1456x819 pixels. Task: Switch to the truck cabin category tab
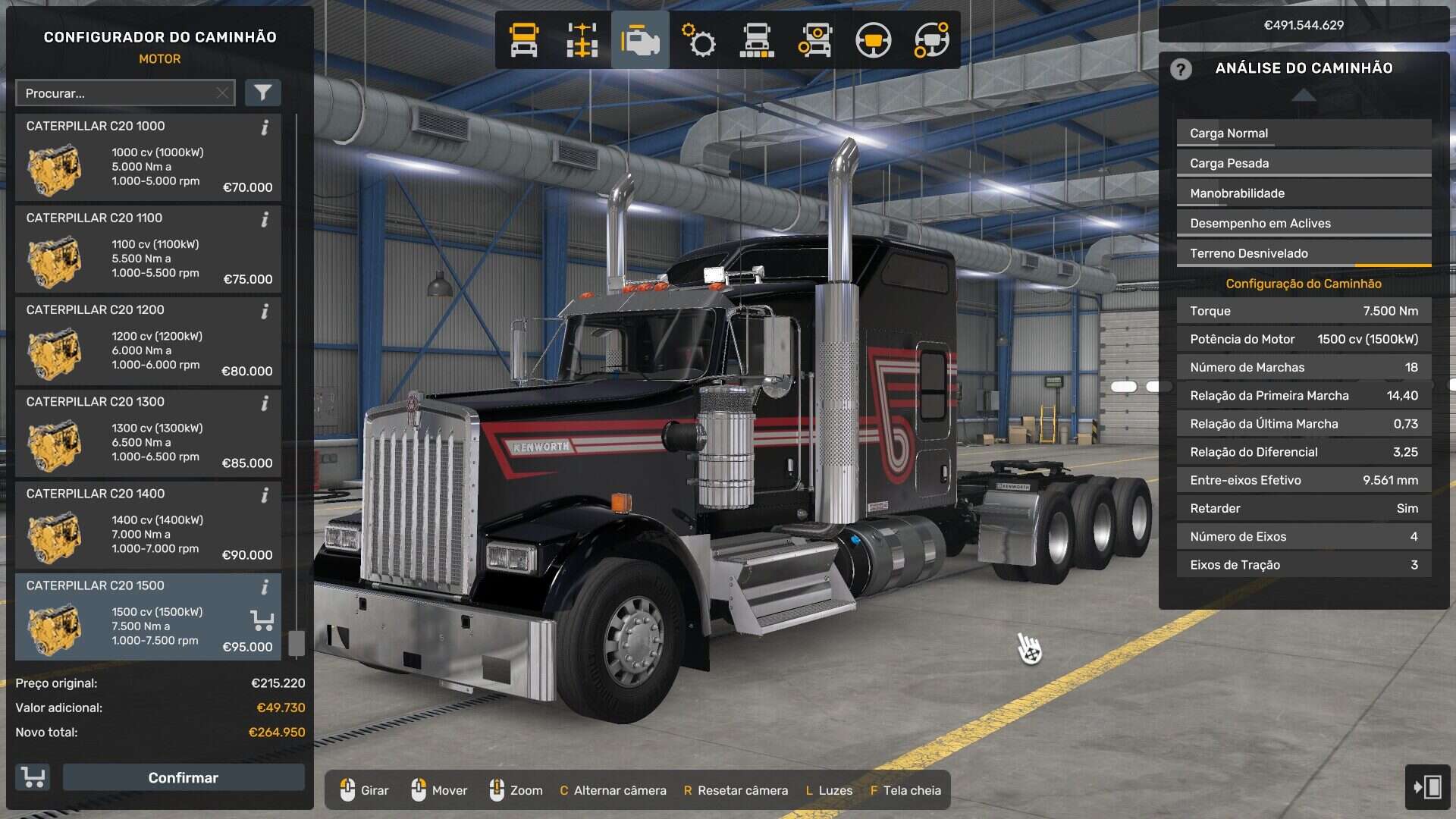click(523, 40)
